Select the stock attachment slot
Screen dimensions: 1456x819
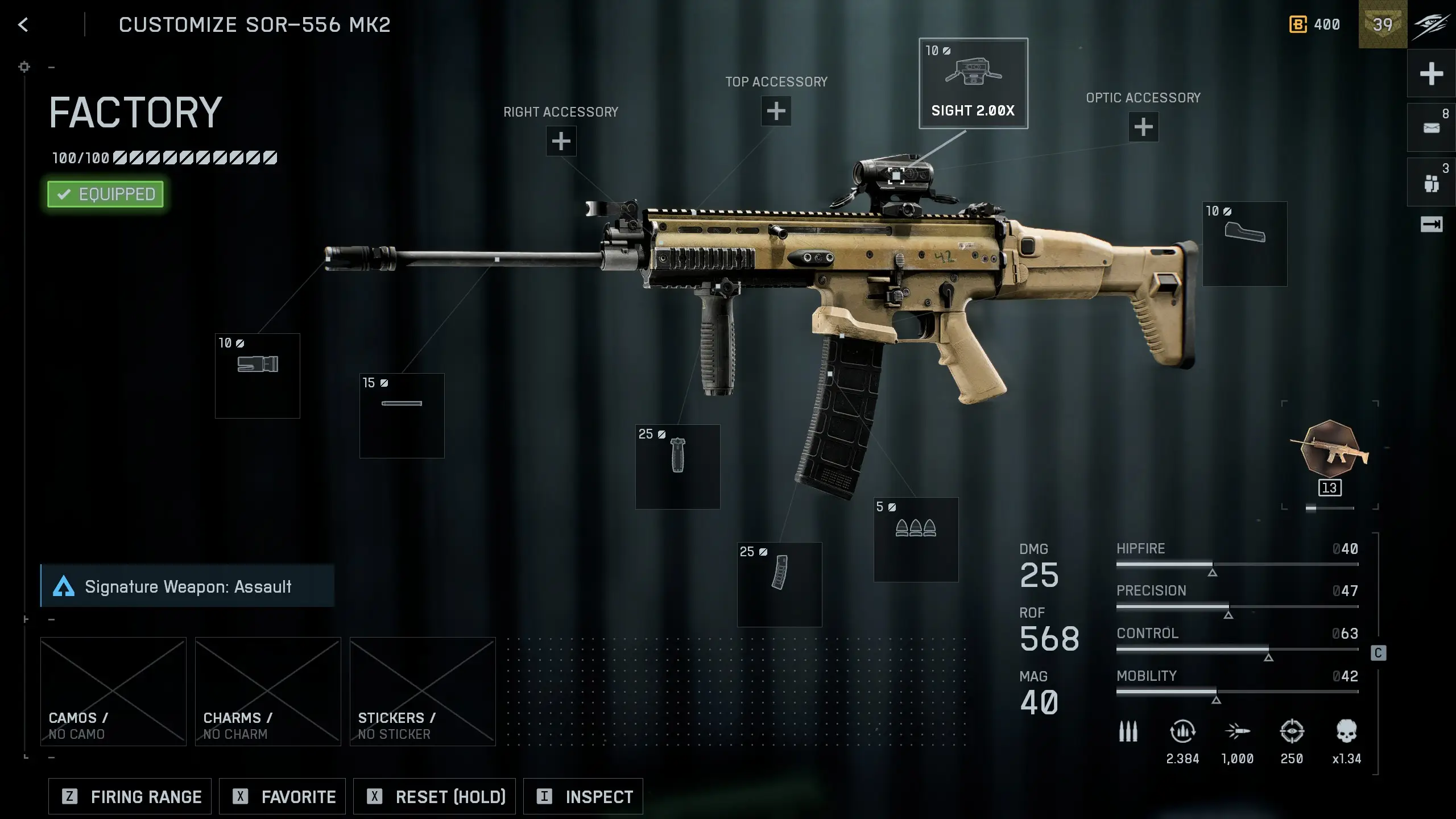1244,244
